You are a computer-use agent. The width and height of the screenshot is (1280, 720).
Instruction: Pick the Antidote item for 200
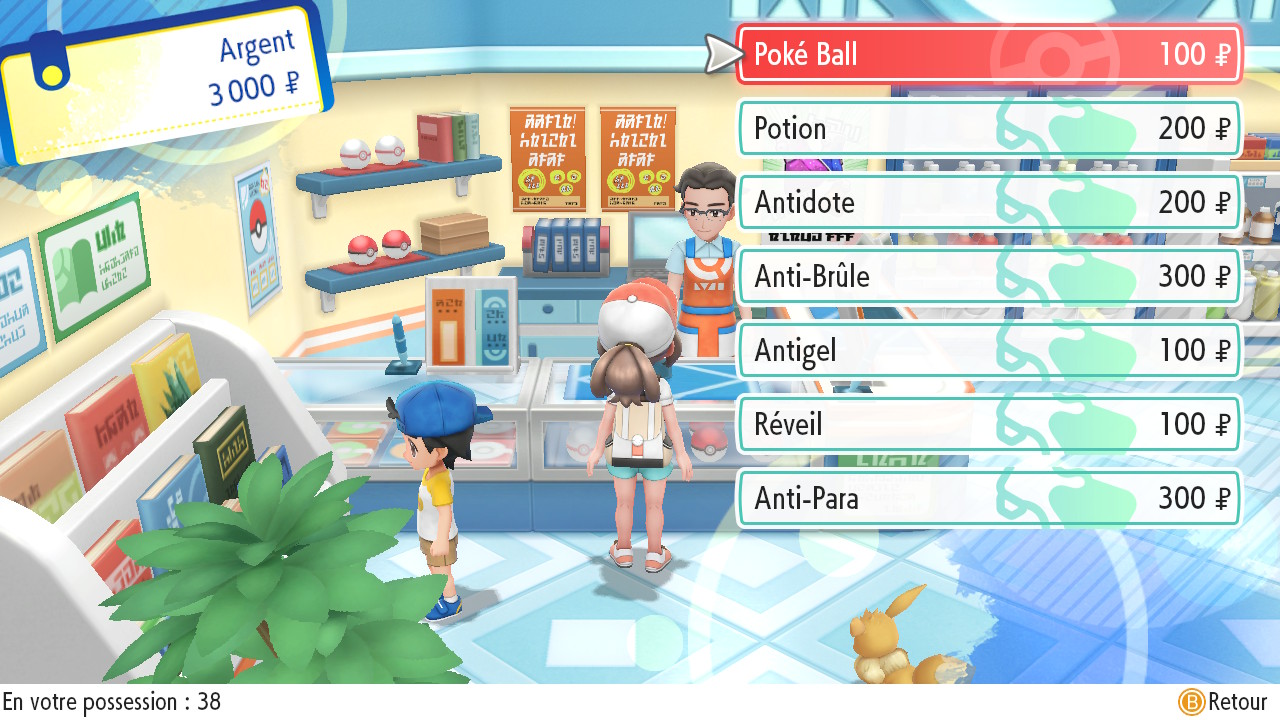[x=988, y=202]
